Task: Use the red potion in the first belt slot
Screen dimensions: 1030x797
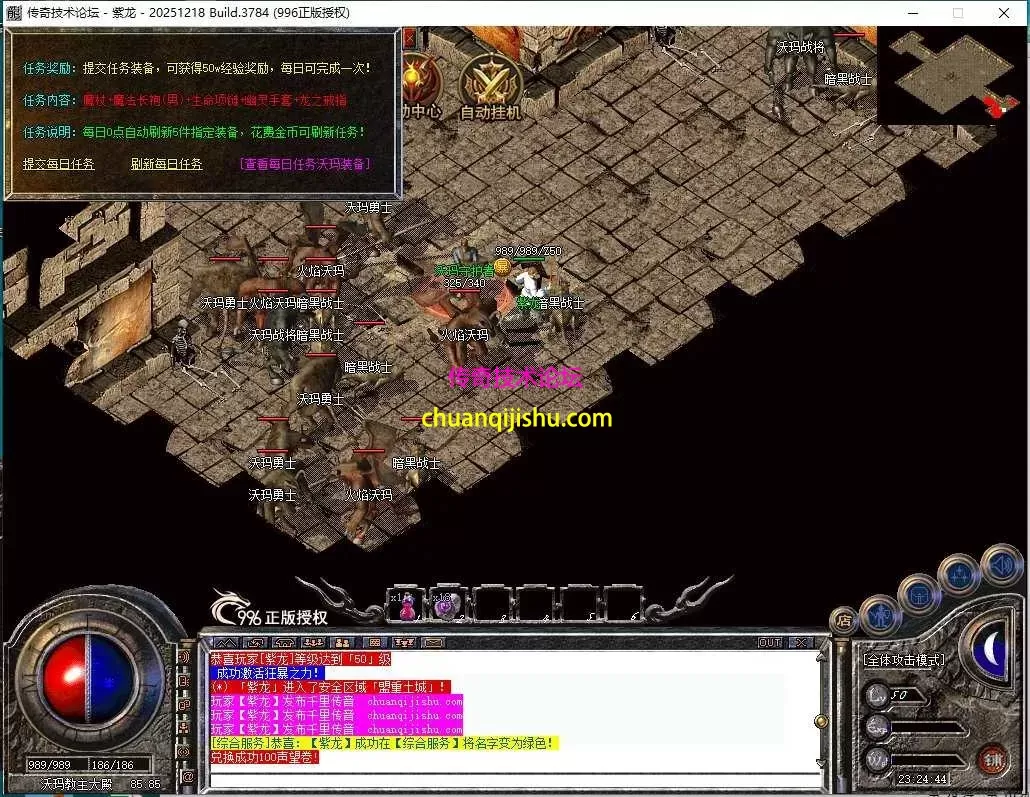Action: pyautogui.click(x=406, y=606)
